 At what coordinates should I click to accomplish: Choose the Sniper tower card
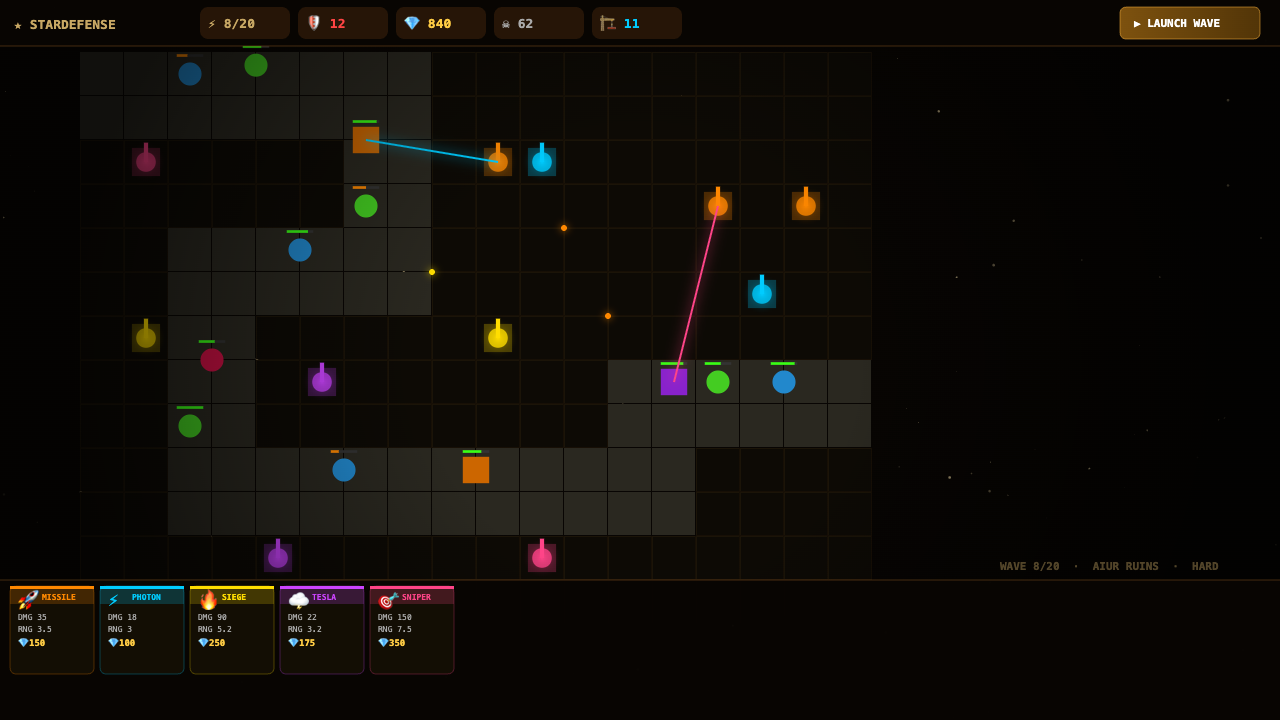412,630
